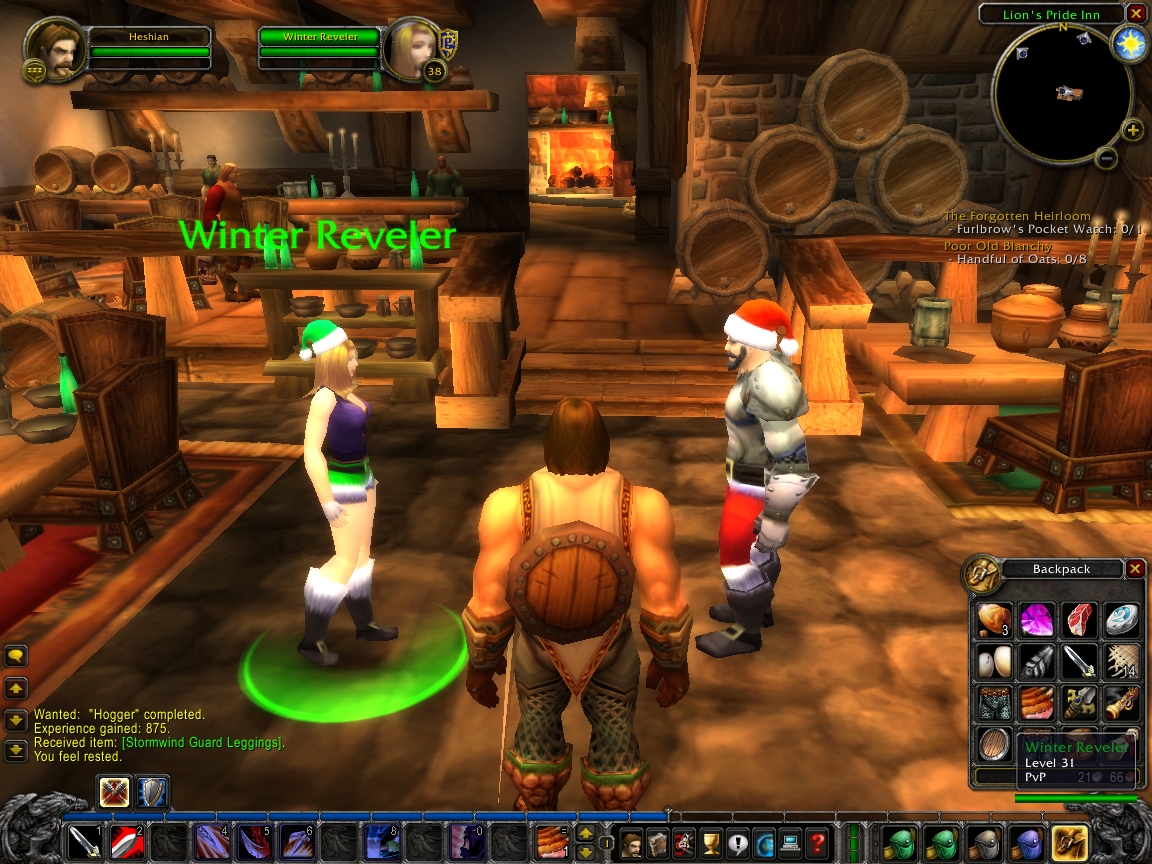Choose the round wooden shield in the Backpack
The height and width of the screenshot is (864, 1152).
tap(993, 746)
